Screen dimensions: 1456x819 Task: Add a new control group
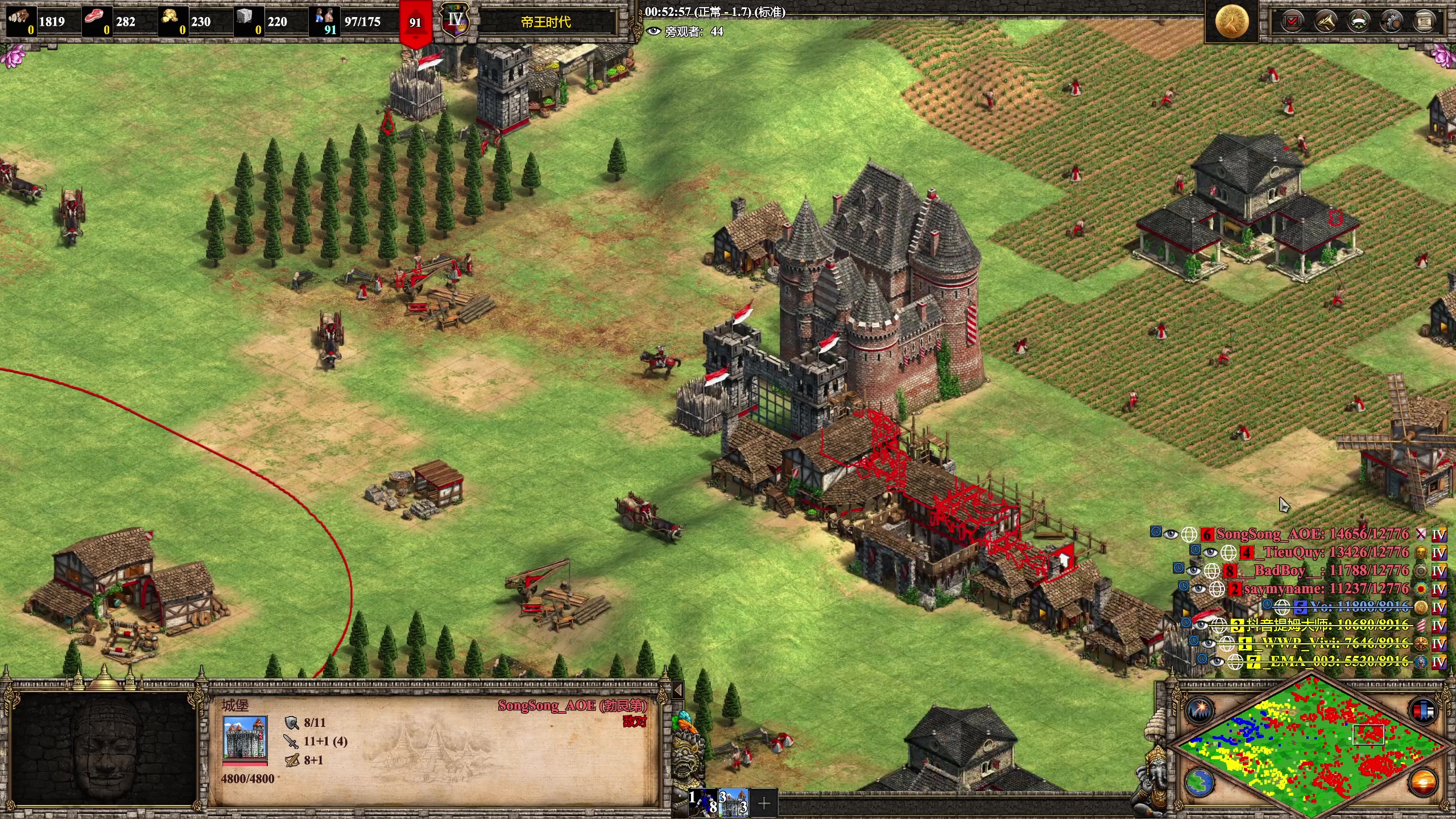764,803
